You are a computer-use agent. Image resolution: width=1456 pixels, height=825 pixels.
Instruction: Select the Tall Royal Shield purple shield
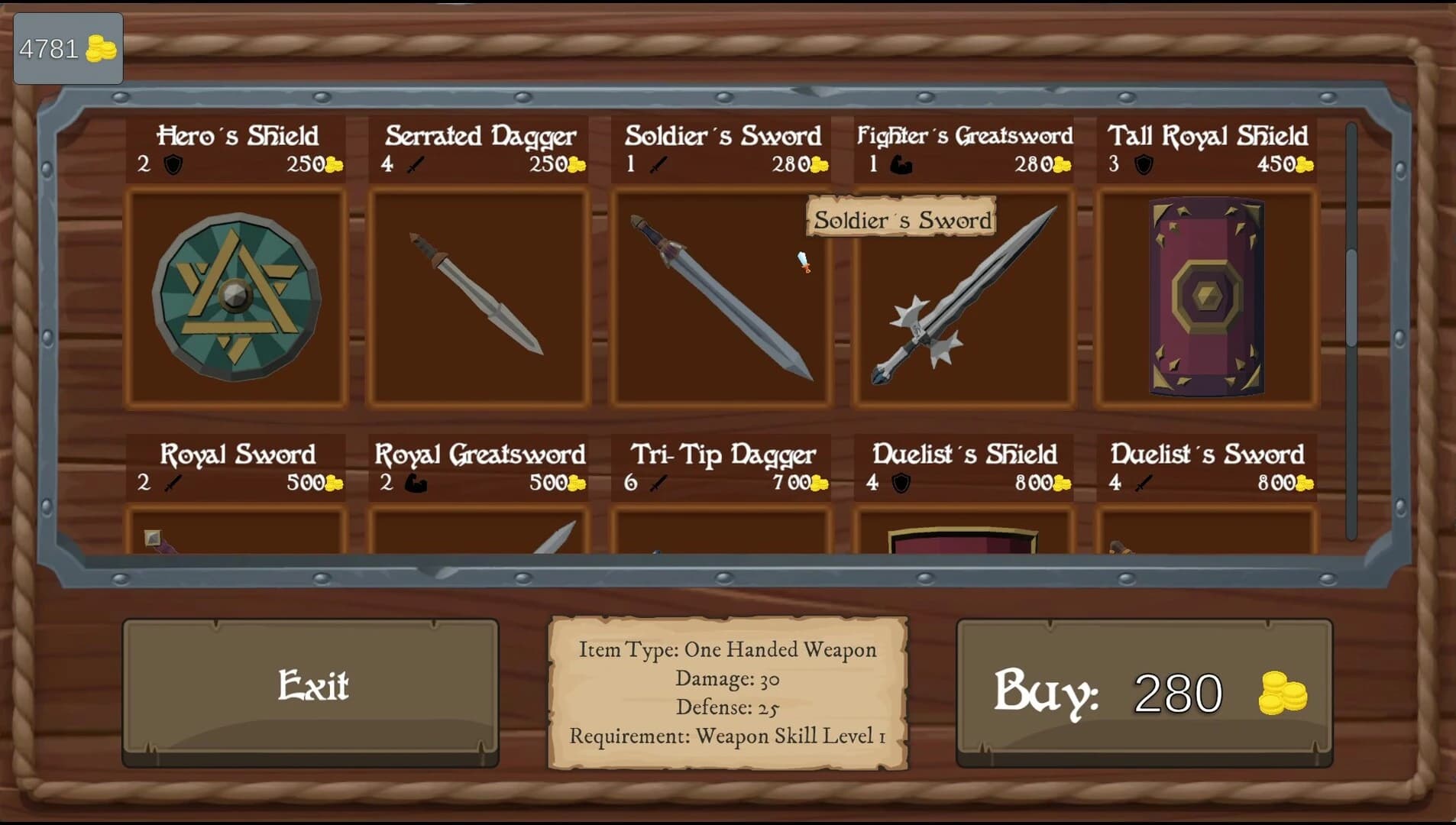[1205, 298]
